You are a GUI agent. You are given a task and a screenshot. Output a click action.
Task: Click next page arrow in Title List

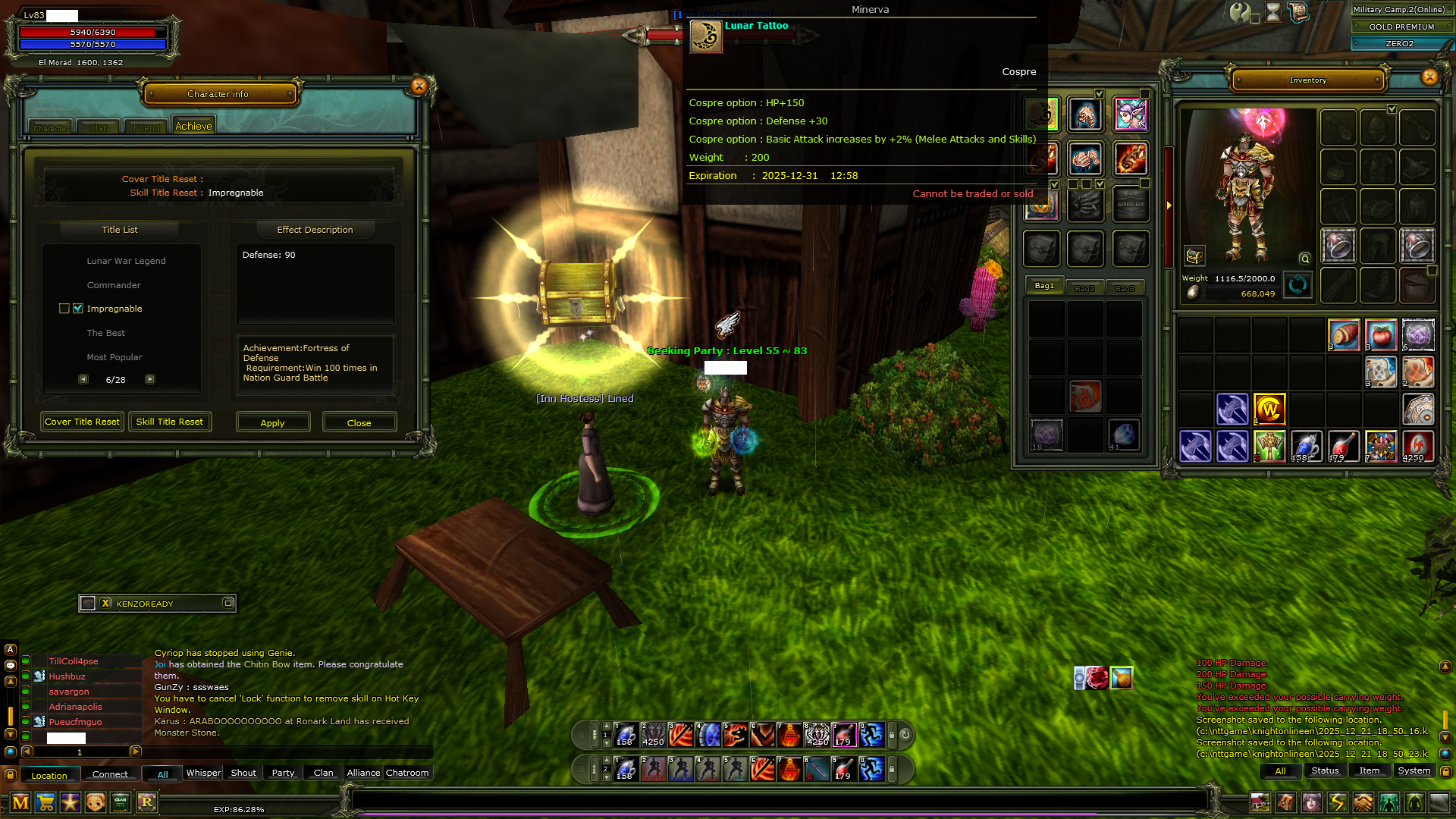(x=150, y=378)
